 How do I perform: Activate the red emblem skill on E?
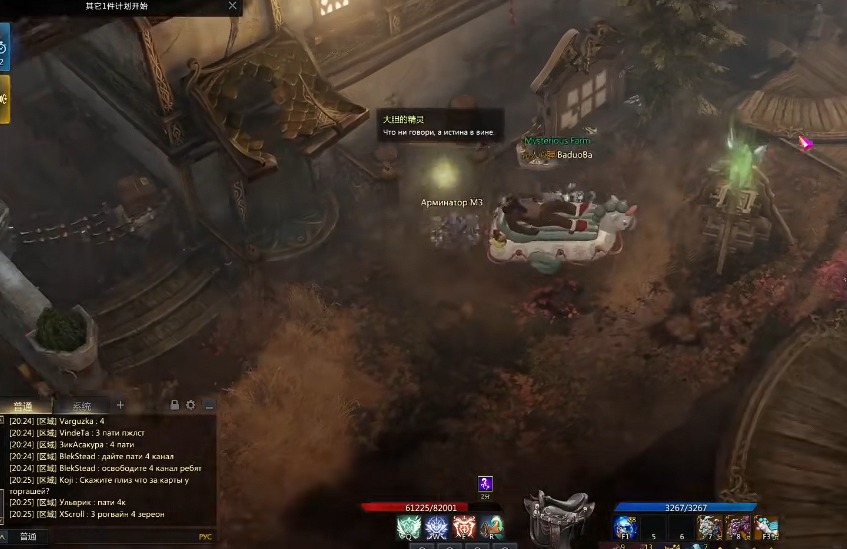pos(464,527)
